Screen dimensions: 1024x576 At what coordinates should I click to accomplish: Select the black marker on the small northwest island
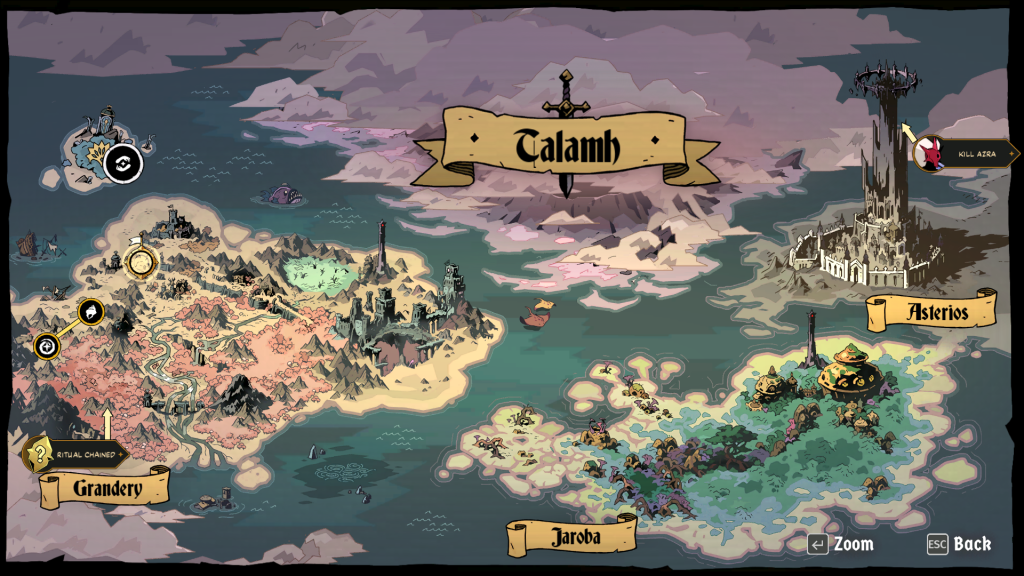point(123,163)
